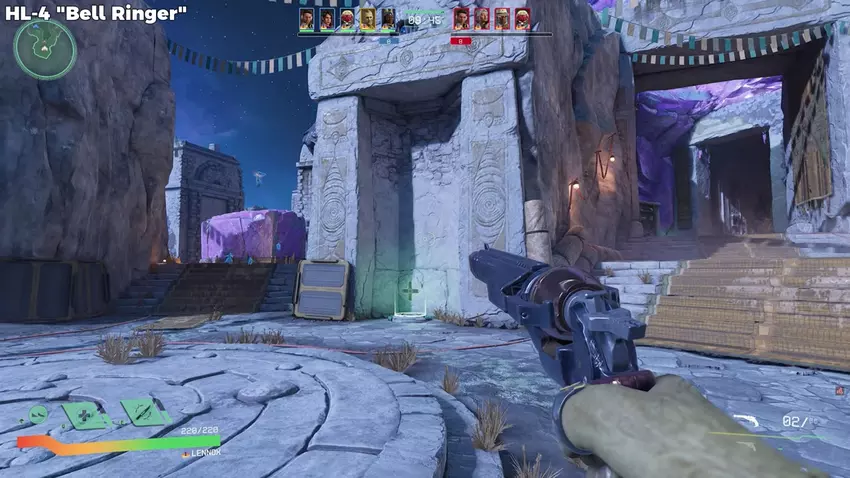Activate the dash boots ability icon
Image resolution: width=850 pixels, height=478 pixels.
[x=38, y=414]
